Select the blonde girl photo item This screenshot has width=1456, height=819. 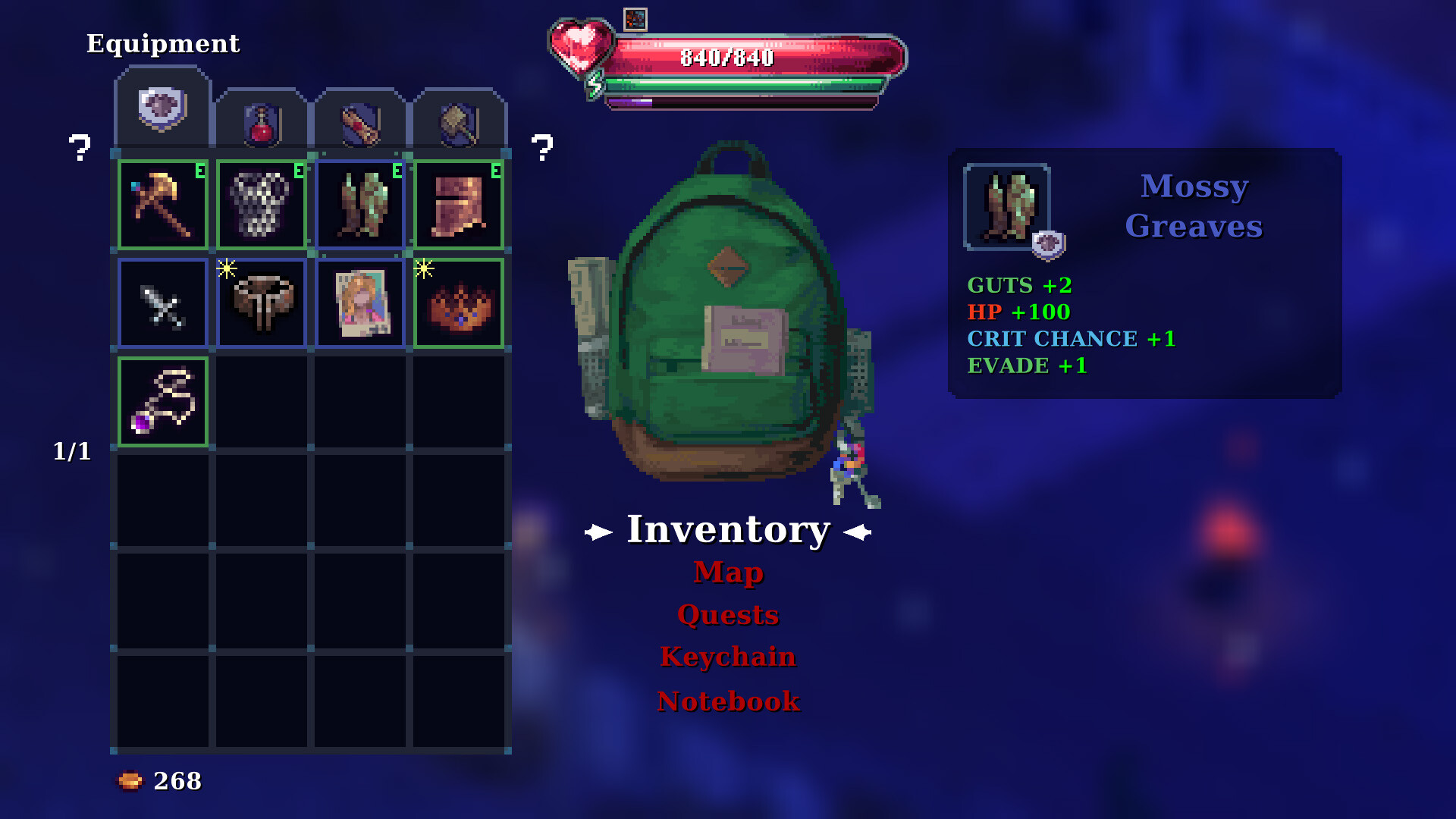pos(360,303)
